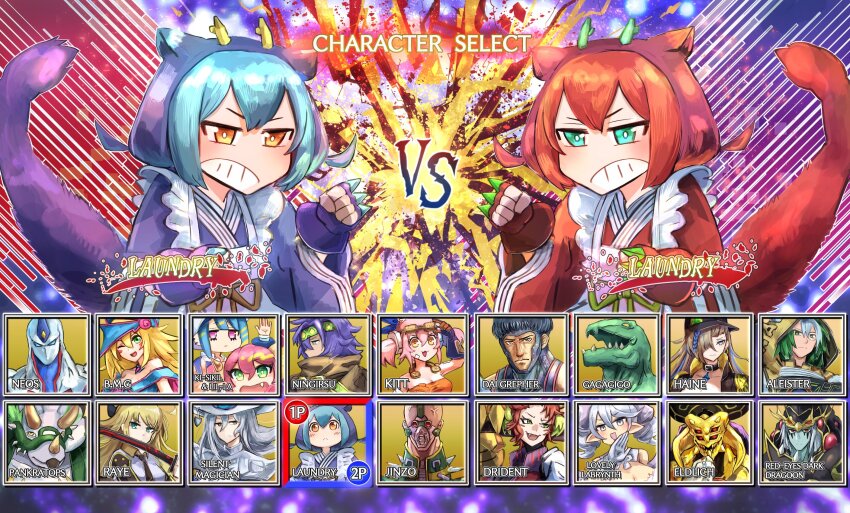Pick the Lovely Labrynth portrait

click(x=615, y=442)
